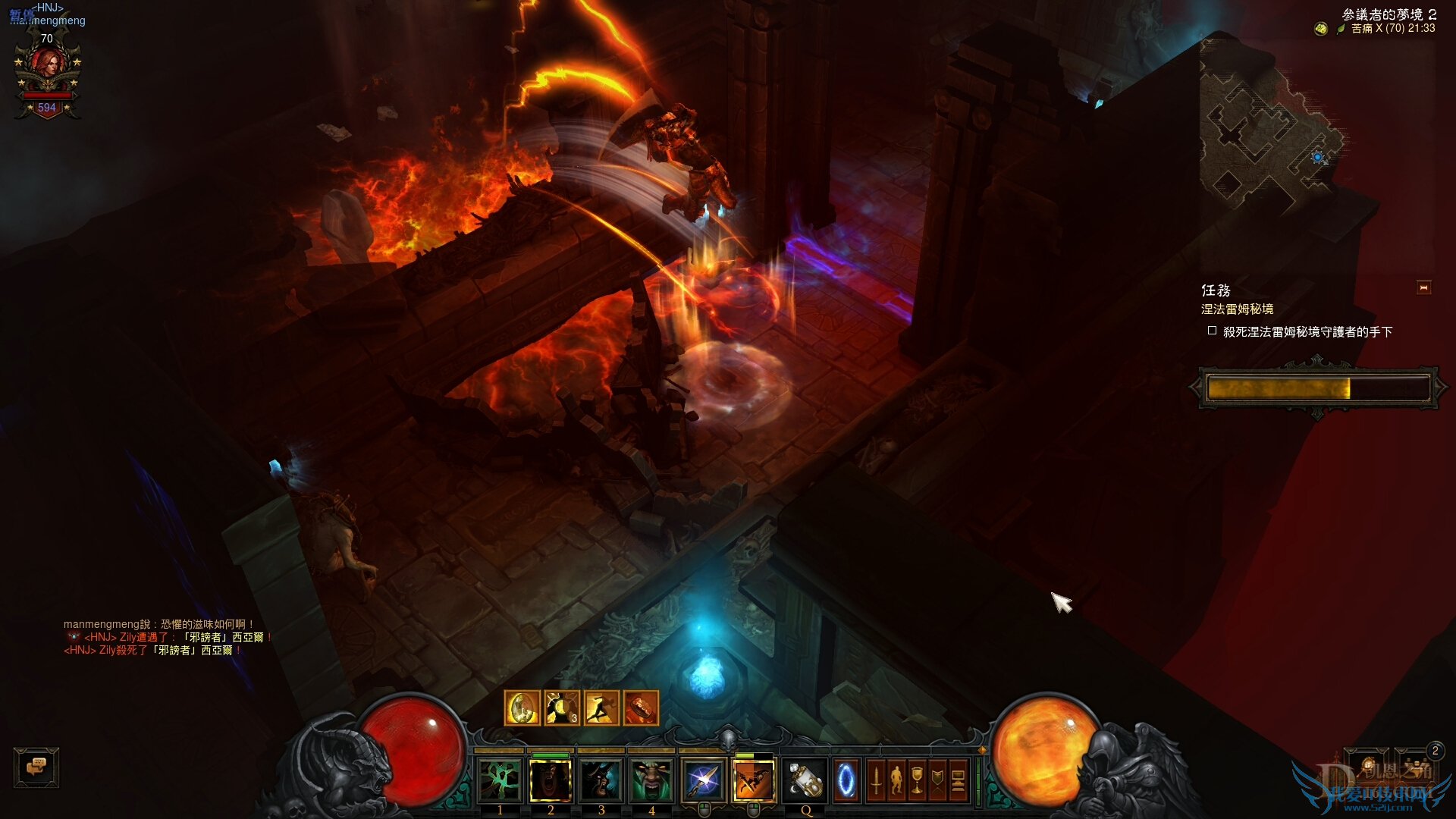Click the golden egg buff icon

[522, 708]
